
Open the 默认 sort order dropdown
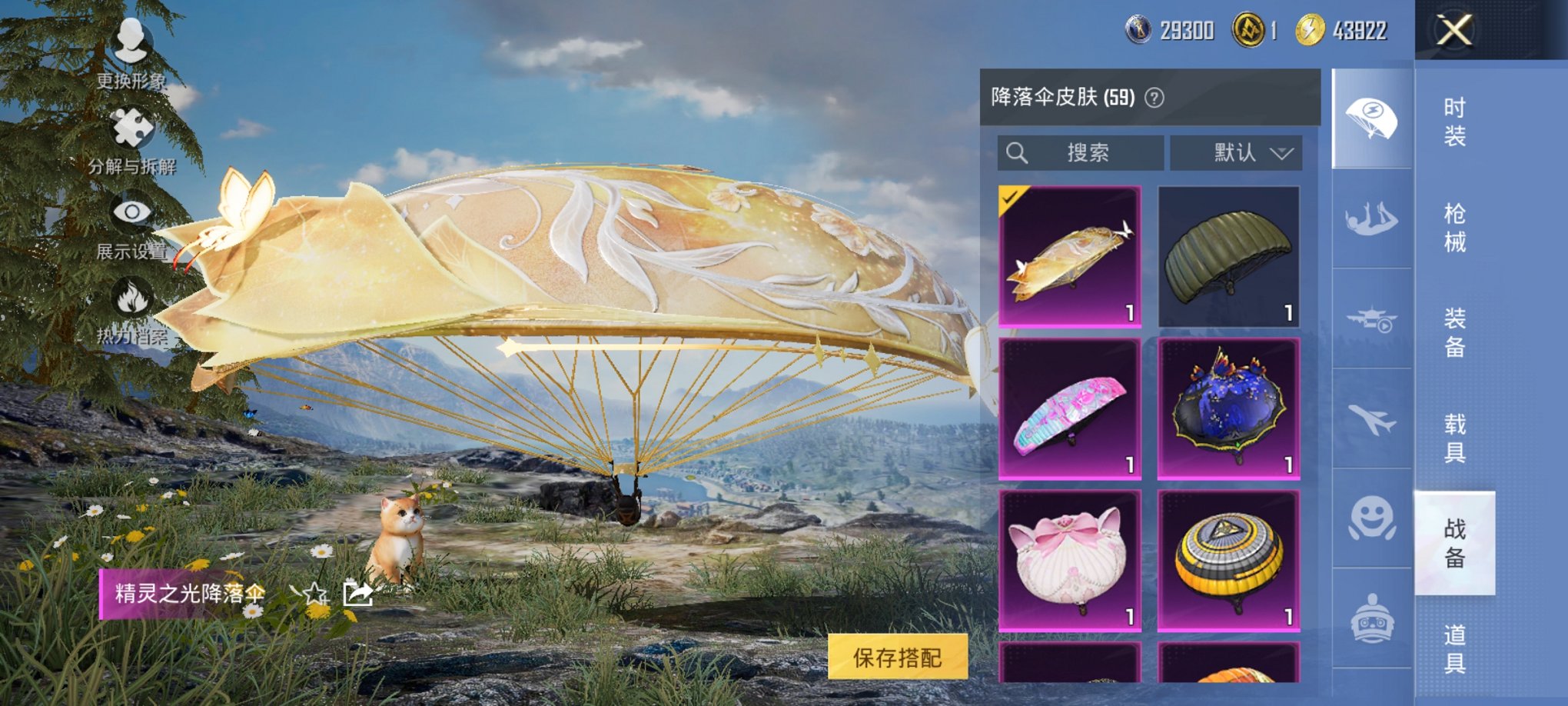1237,152
